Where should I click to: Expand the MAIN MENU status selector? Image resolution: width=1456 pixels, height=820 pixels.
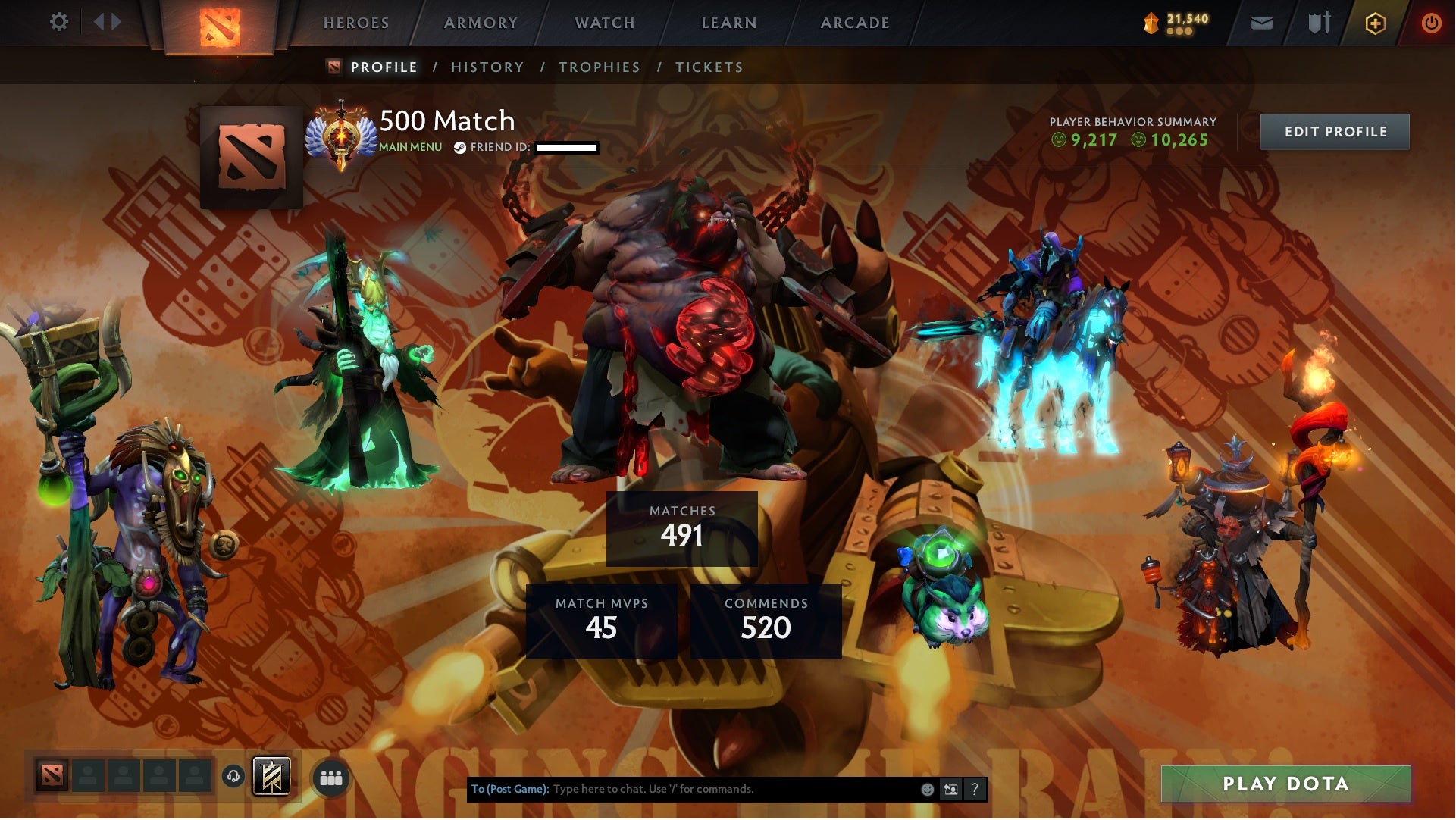[409, 147]
